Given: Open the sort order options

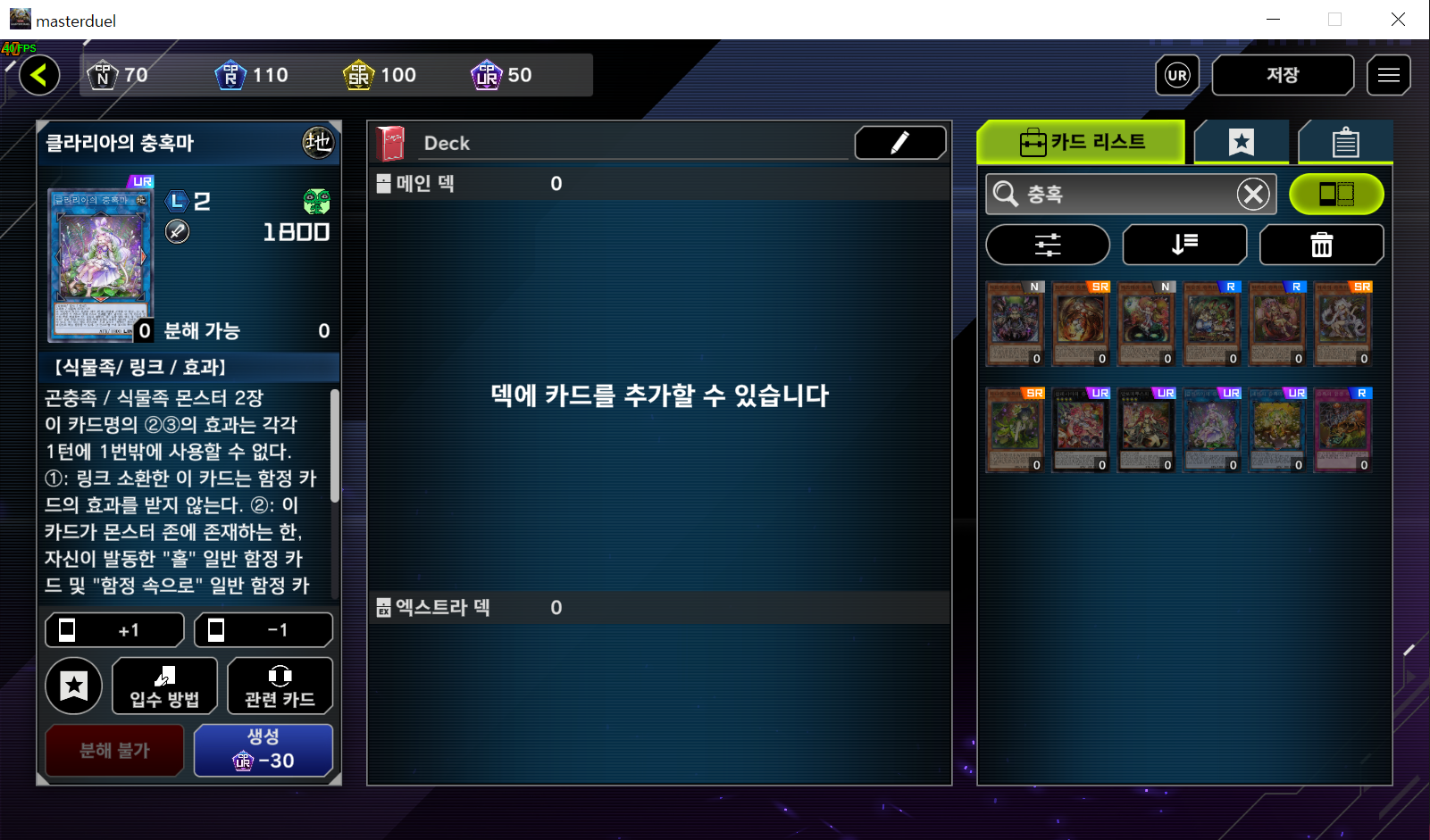Looking at the screenshot, I should 1184,245.
